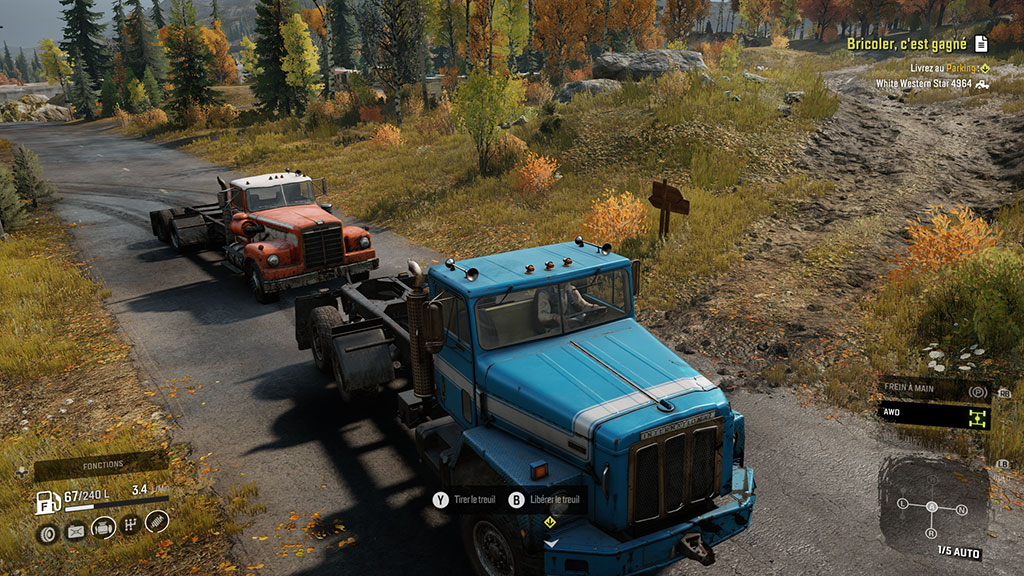Select the A auto gear position
1024x576 pixels.
point(932,506)
